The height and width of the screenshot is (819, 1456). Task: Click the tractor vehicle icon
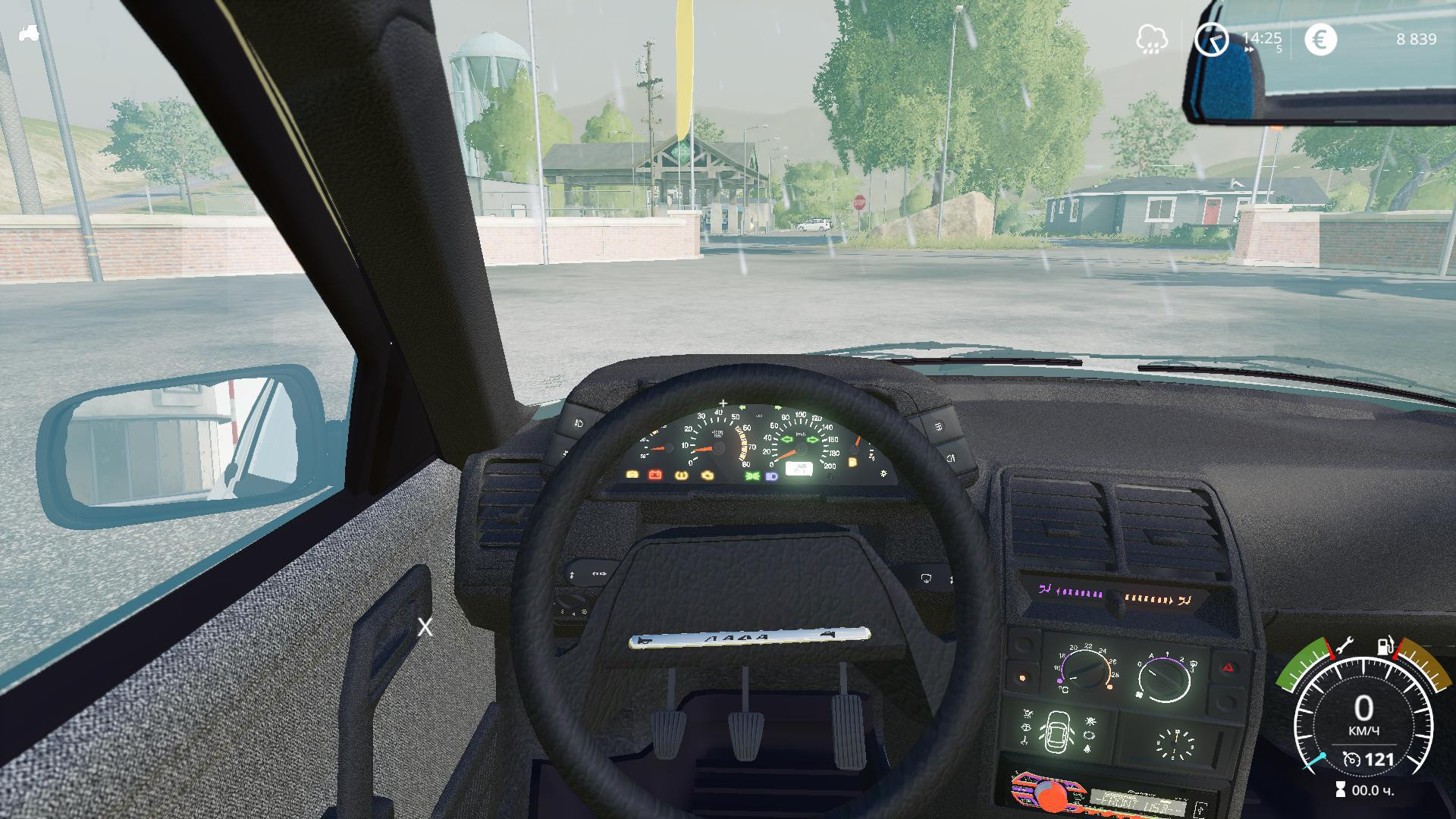click(30, 33)
